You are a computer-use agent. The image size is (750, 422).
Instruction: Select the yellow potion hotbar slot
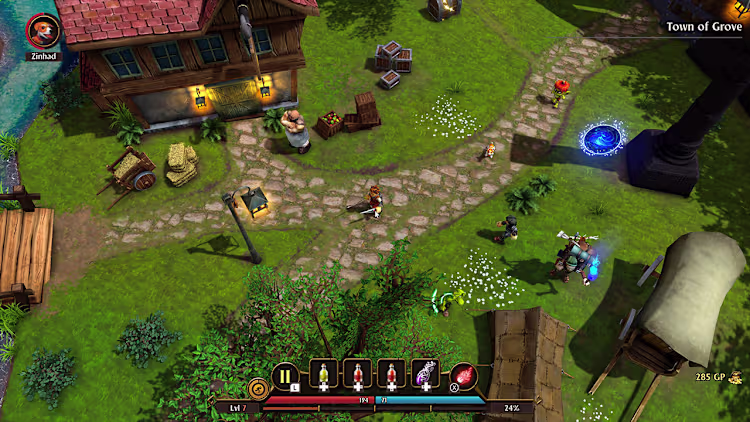pos(324,374)
